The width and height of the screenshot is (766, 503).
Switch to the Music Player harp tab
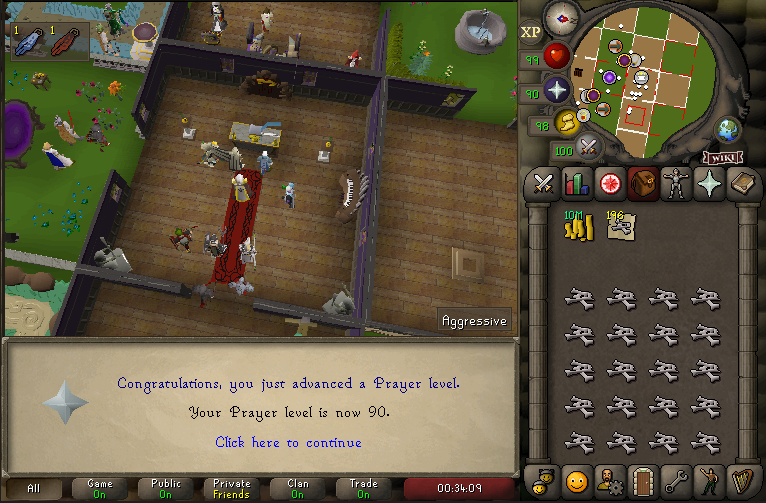coord(743,479)
